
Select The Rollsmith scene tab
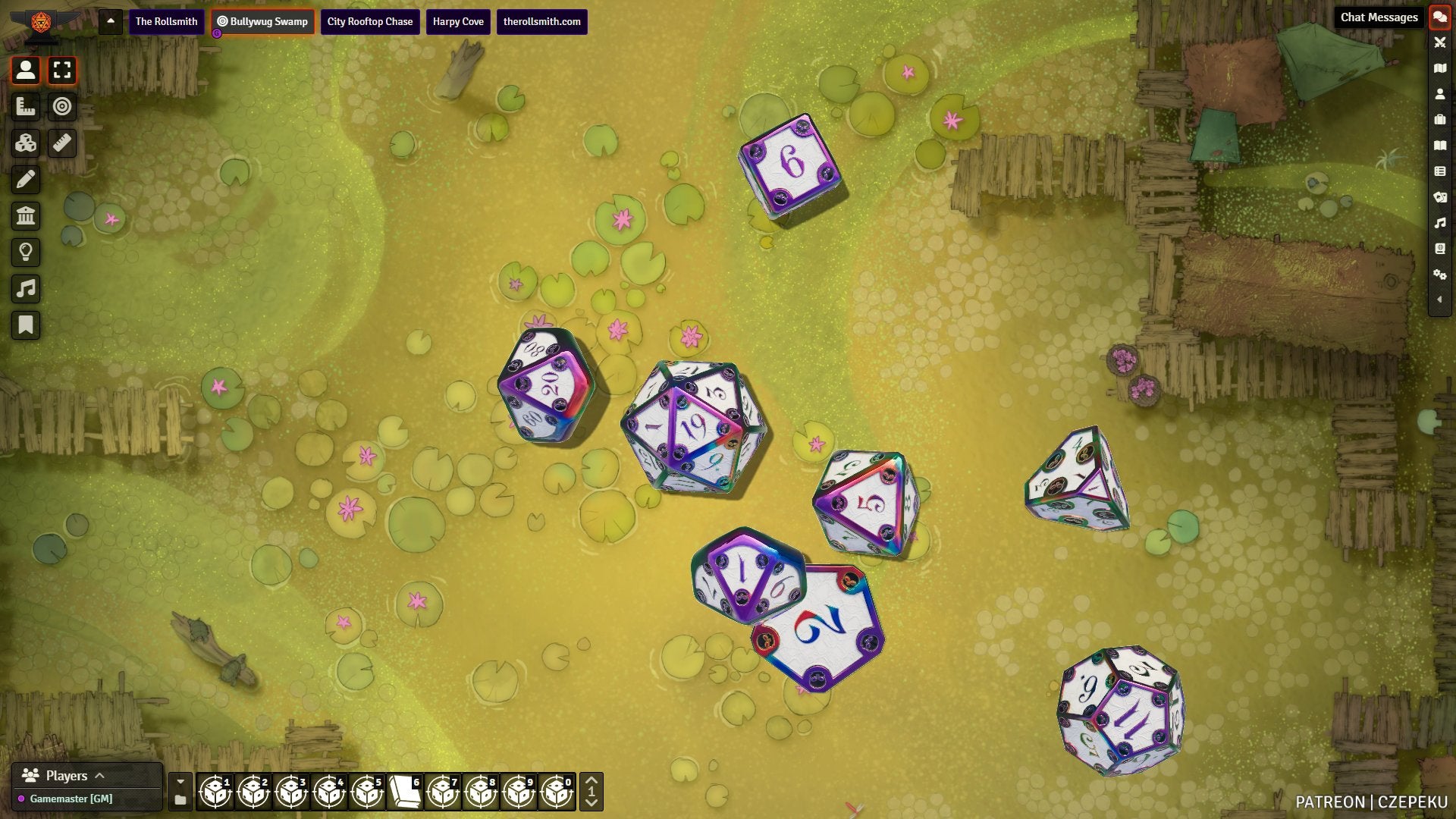(x=166, y=22)
